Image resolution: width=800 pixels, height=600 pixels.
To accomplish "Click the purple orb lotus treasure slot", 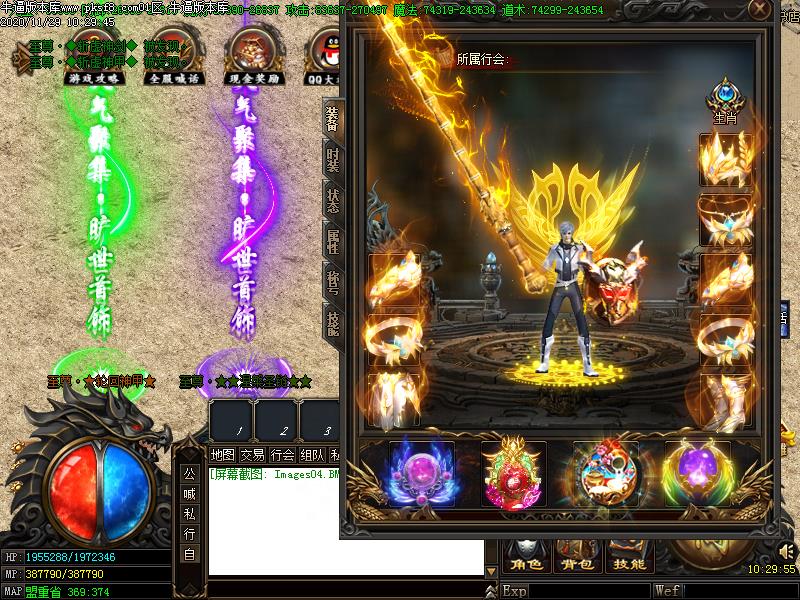I will [422, 474].
